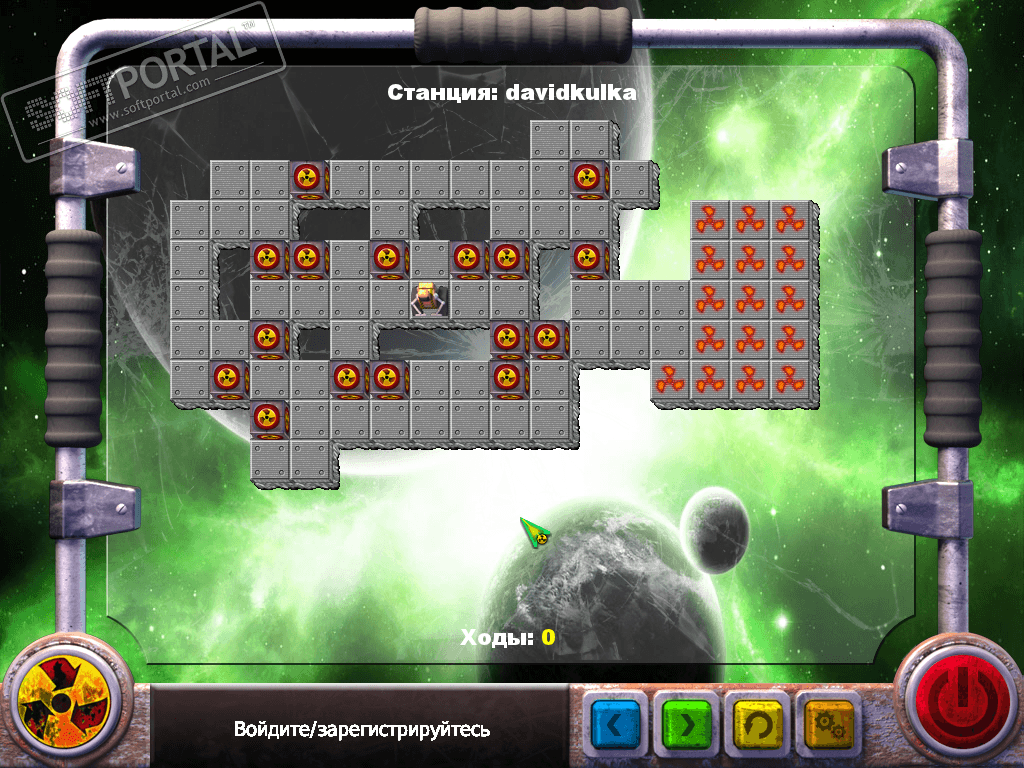Click the green right arrow button
This screenshot has height=768, width=1024.
tap(686, 723)
